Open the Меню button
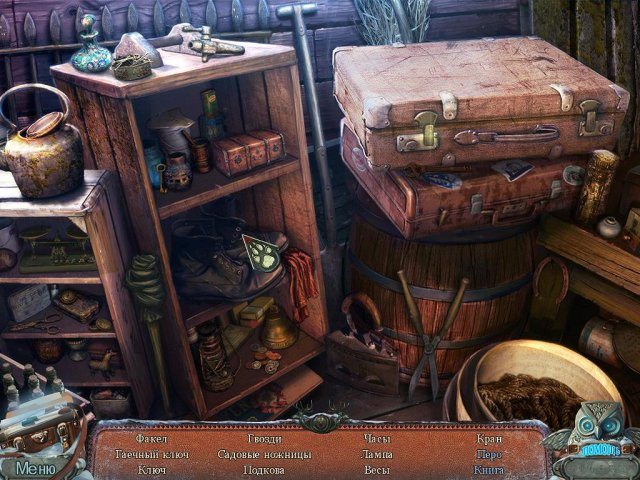This screenshot has height=480, width=640. tap(35, 466)
